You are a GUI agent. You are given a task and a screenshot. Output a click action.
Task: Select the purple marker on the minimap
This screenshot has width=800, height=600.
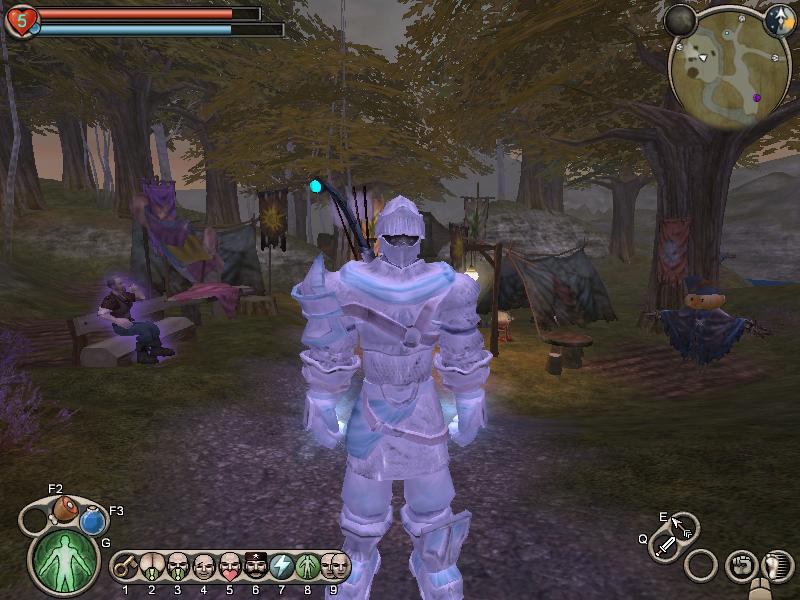757,98
